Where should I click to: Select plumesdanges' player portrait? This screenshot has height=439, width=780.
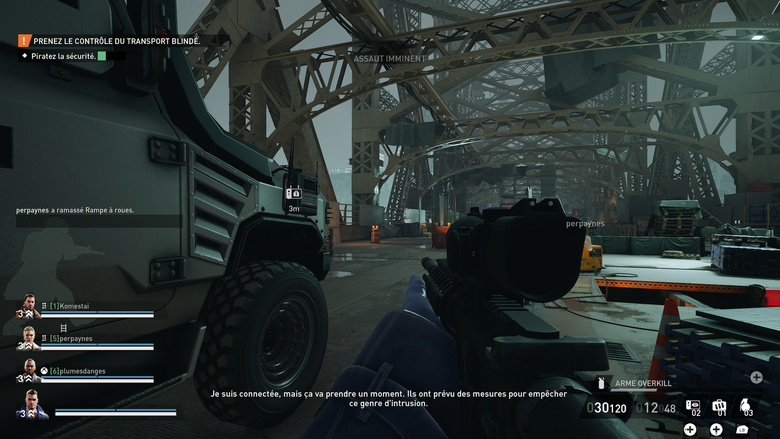point(29,370)
